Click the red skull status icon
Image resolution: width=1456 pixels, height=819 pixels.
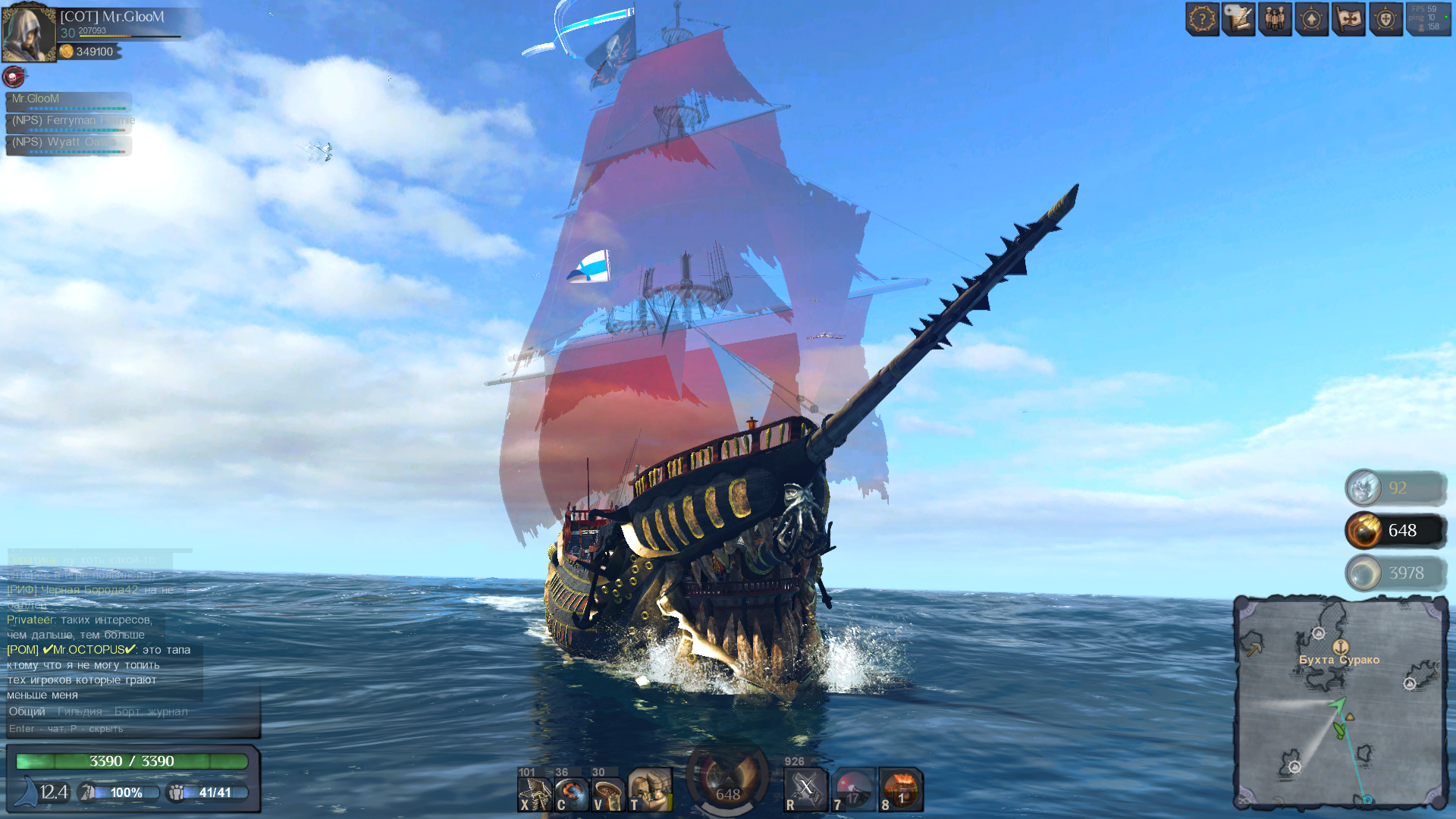coord(14,76)
